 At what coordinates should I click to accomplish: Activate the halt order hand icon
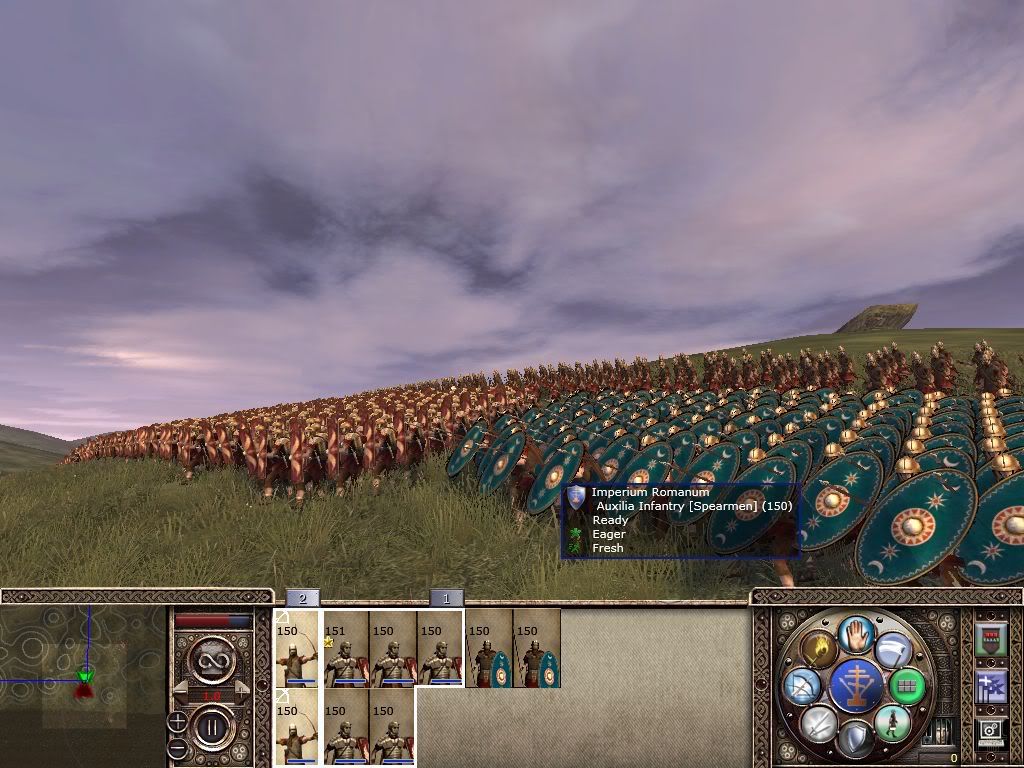tap(857, 635)
